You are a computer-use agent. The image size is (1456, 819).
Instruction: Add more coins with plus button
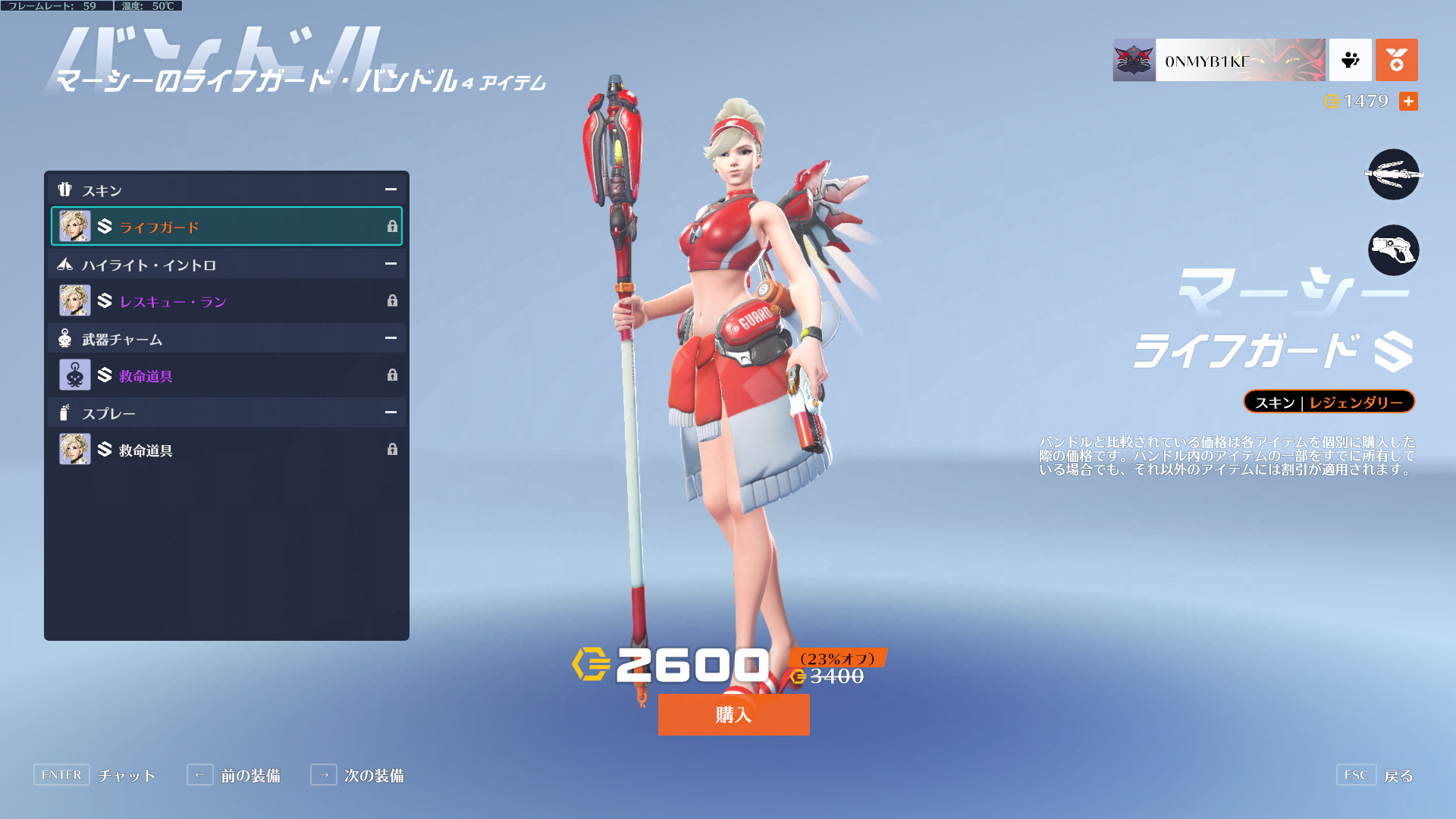1408,101
